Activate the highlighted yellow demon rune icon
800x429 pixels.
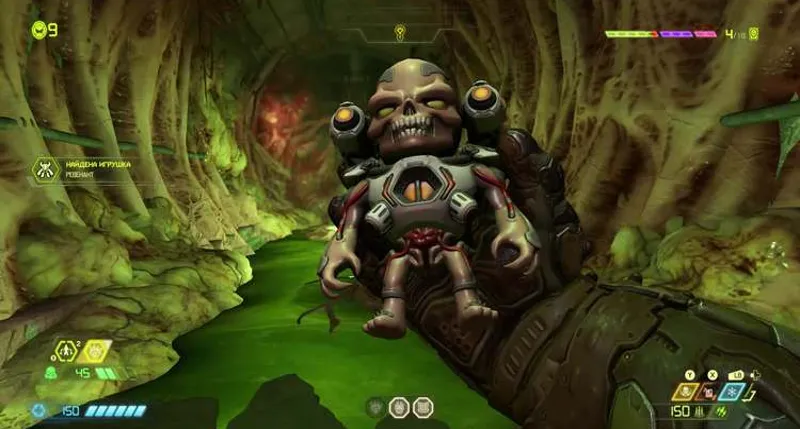coord(96,351)
